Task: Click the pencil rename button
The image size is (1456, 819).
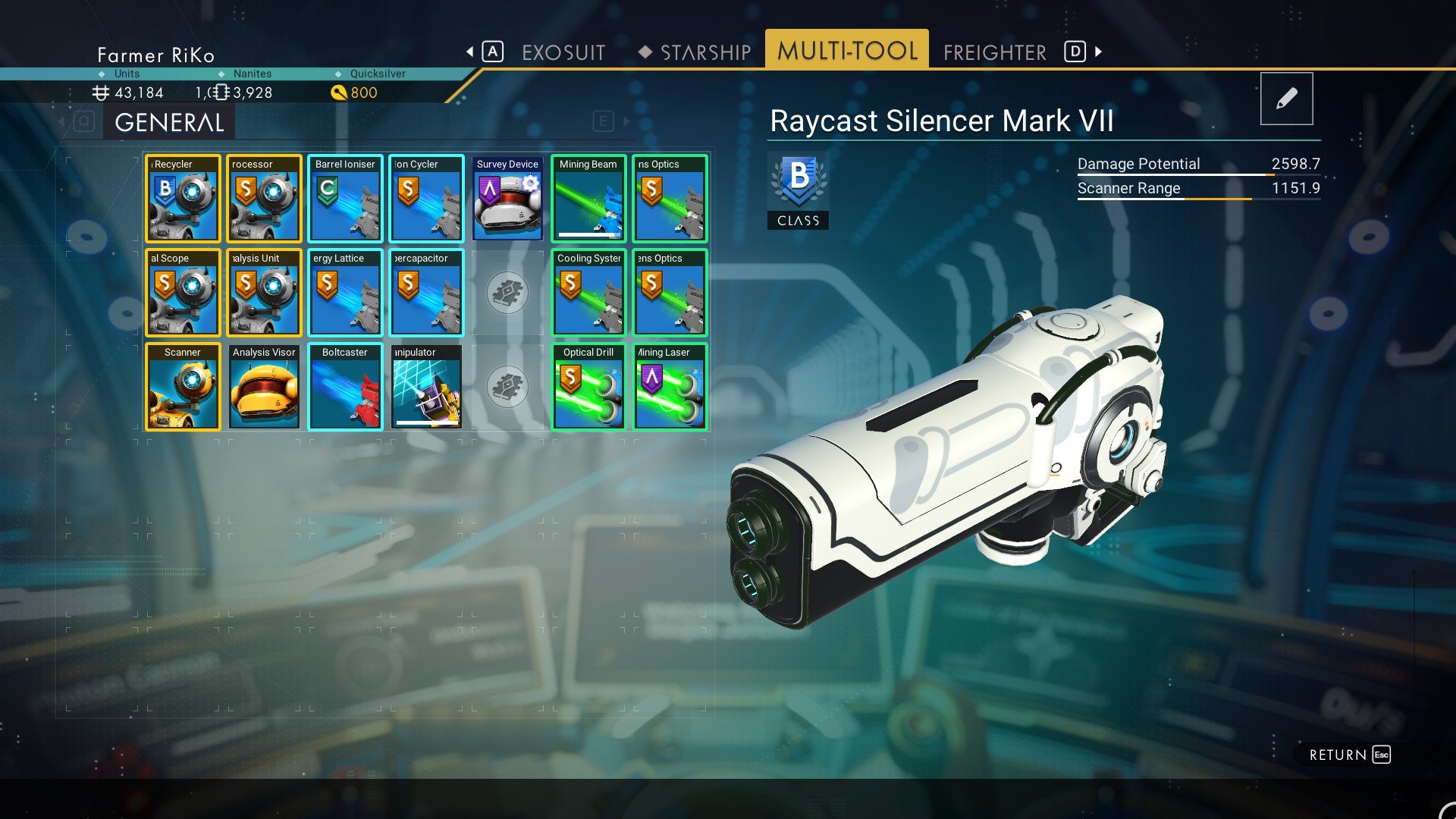Action: [1286, 99]
